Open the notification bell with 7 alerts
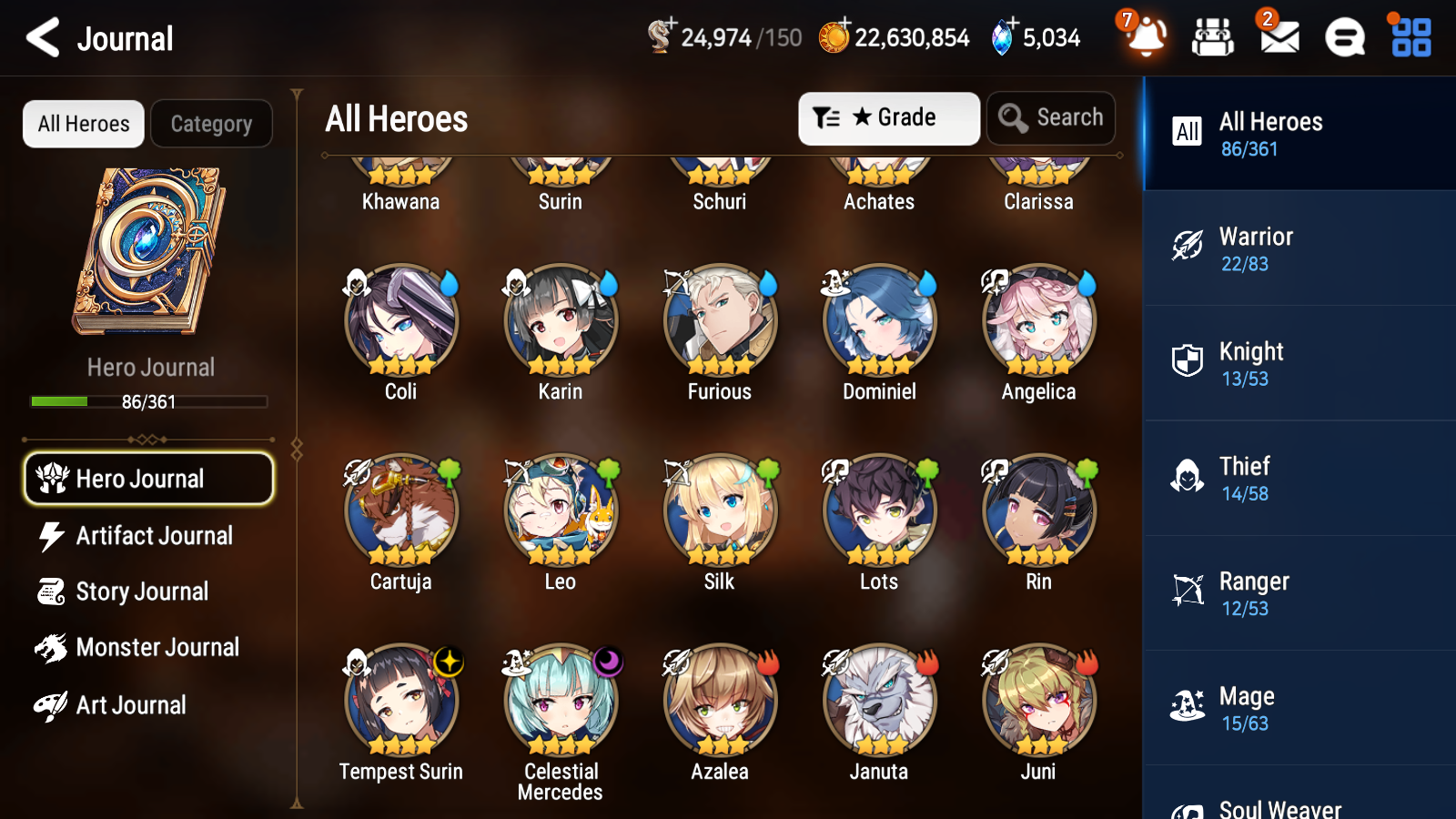1456x819 pixels. [1147, 38]
